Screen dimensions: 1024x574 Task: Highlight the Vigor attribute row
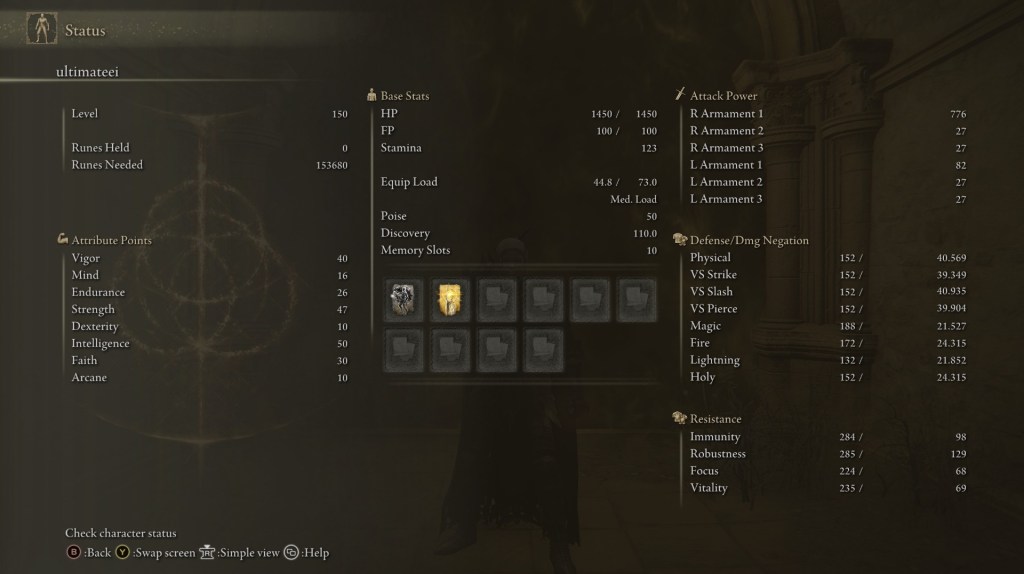[x=209, y=258]
